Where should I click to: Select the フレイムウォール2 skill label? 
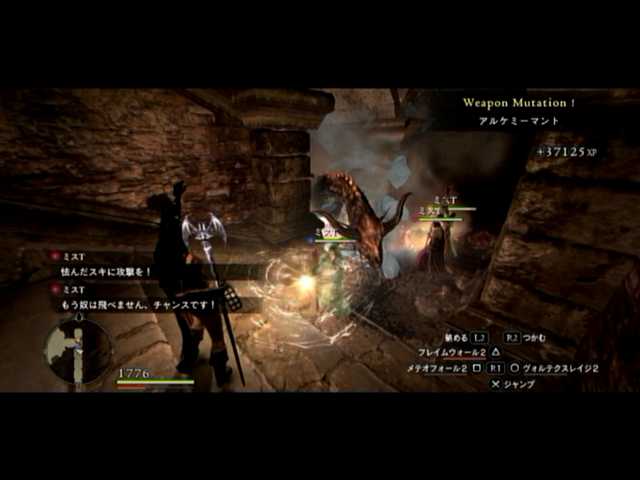pyautogui.click(x=452, y=353)
